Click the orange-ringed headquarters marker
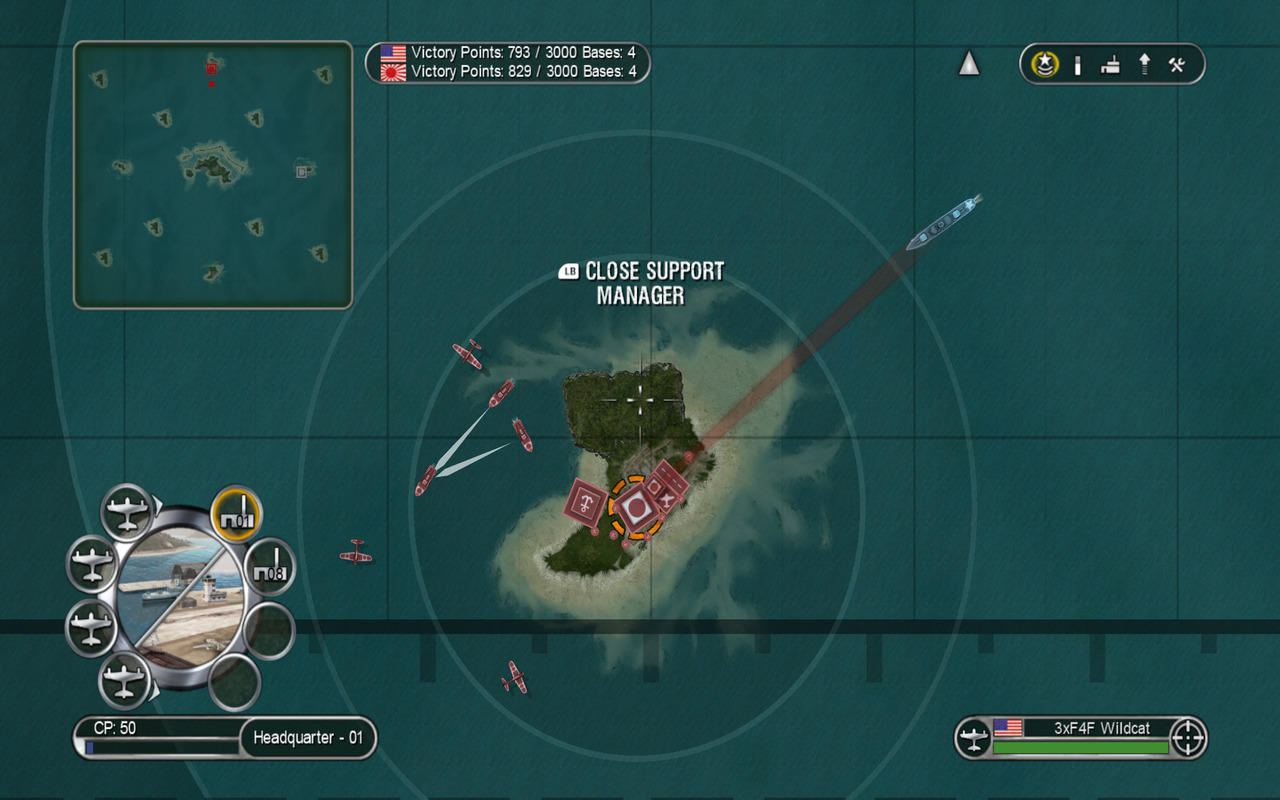The image size is (1280, 800). tap(636, 506)
